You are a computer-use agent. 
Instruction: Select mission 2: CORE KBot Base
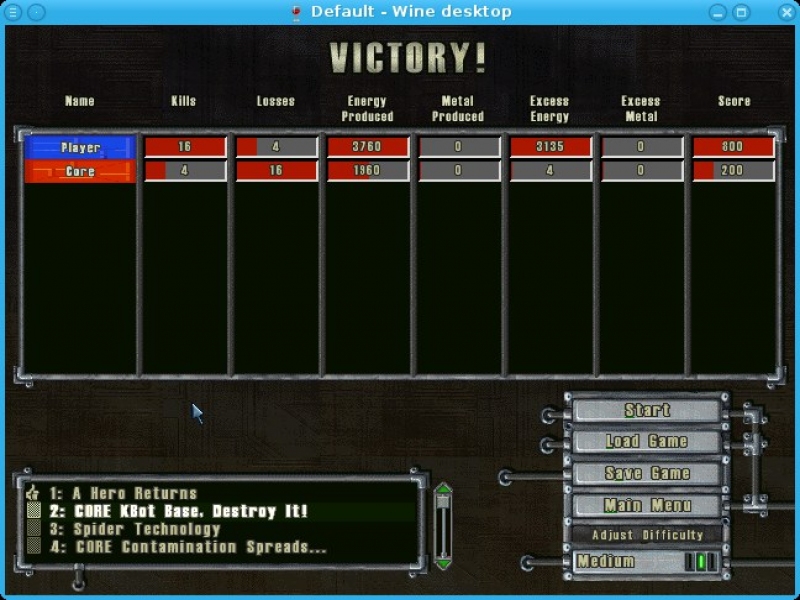point(191,511)
